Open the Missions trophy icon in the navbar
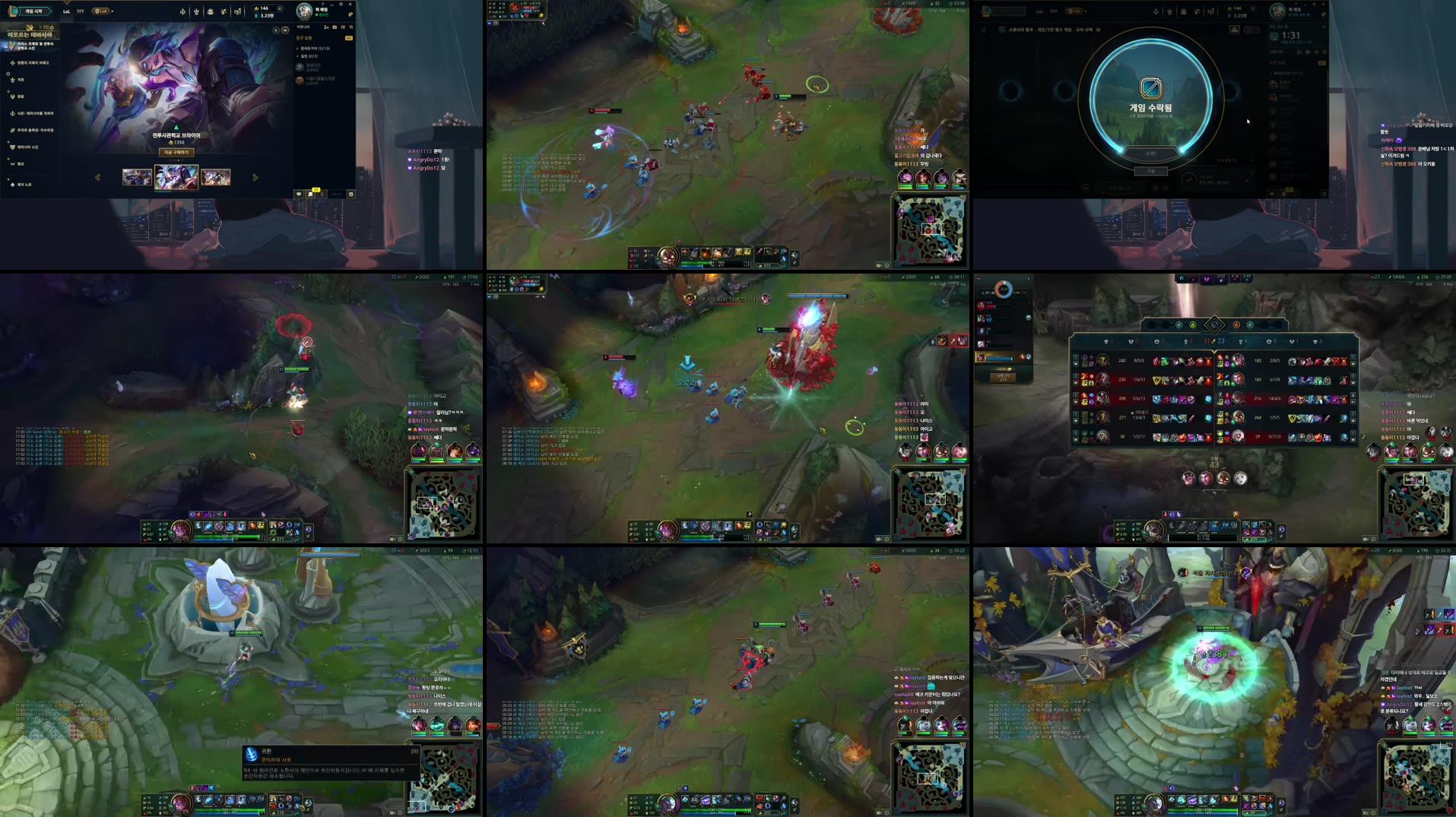1456x817 pixels. (x=196, y=12)
